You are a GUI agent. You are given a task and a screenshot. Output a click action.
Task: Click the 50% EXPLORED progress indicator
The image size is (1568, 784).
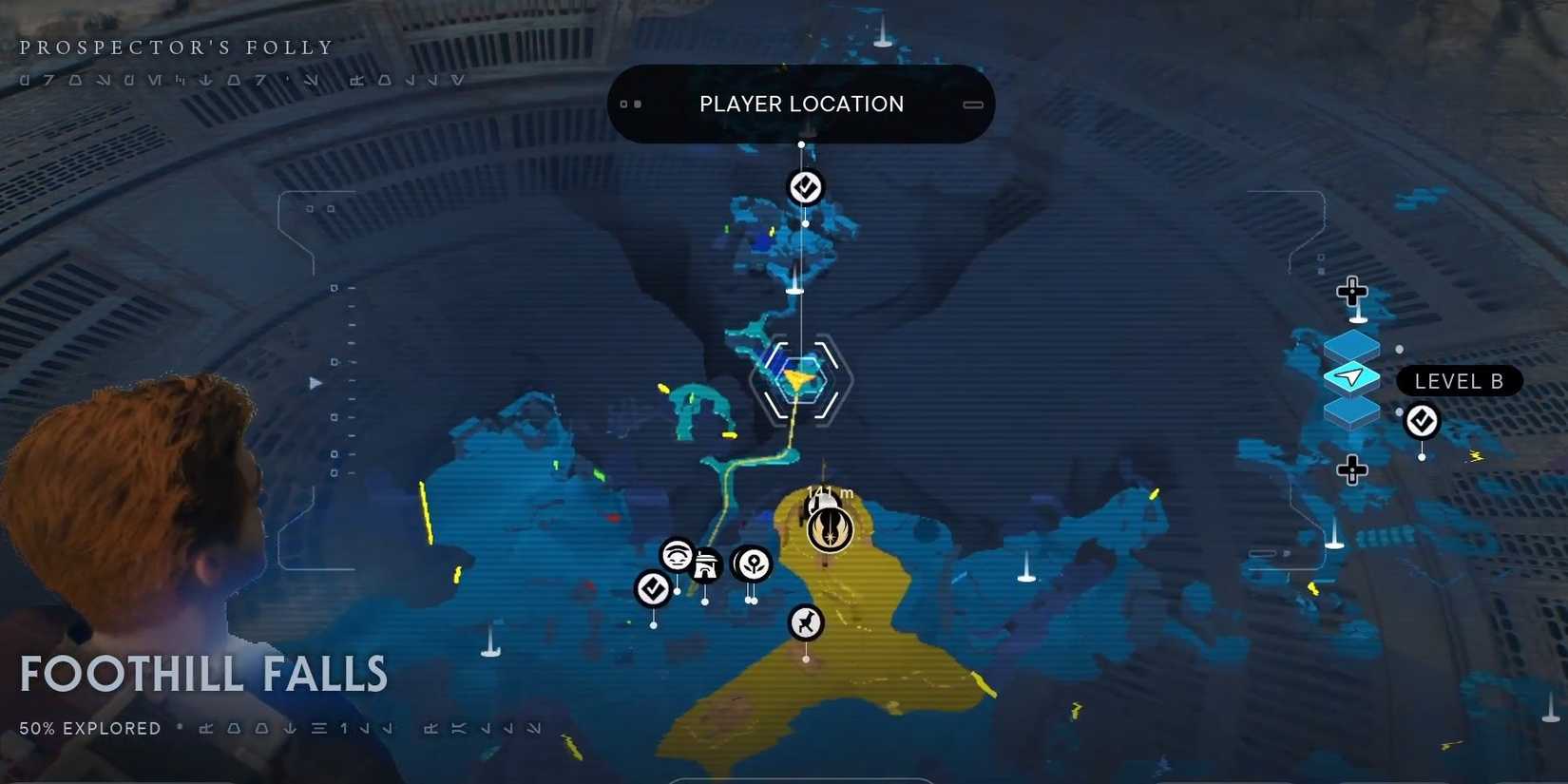(x=91, y=728)
